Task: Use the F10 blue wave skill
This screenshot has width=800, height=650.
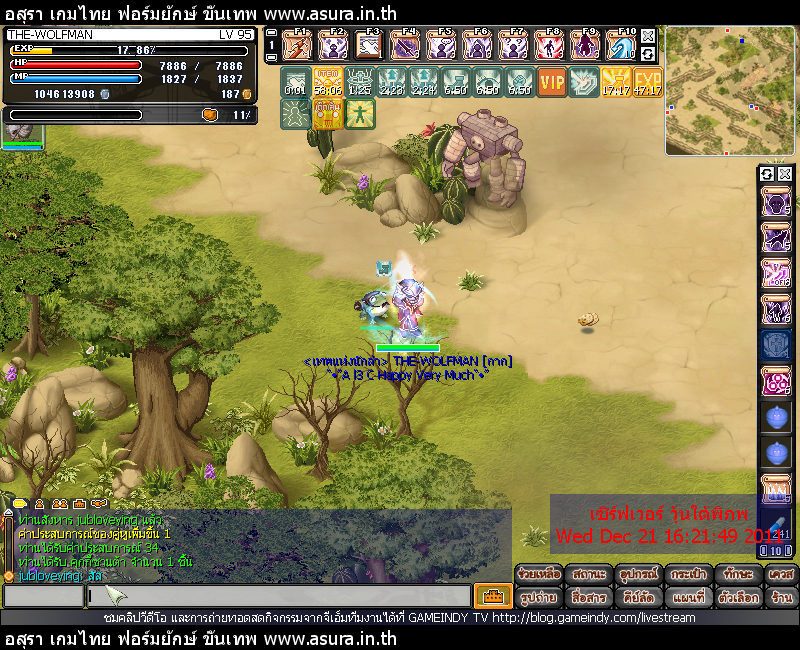Action: 621,45
